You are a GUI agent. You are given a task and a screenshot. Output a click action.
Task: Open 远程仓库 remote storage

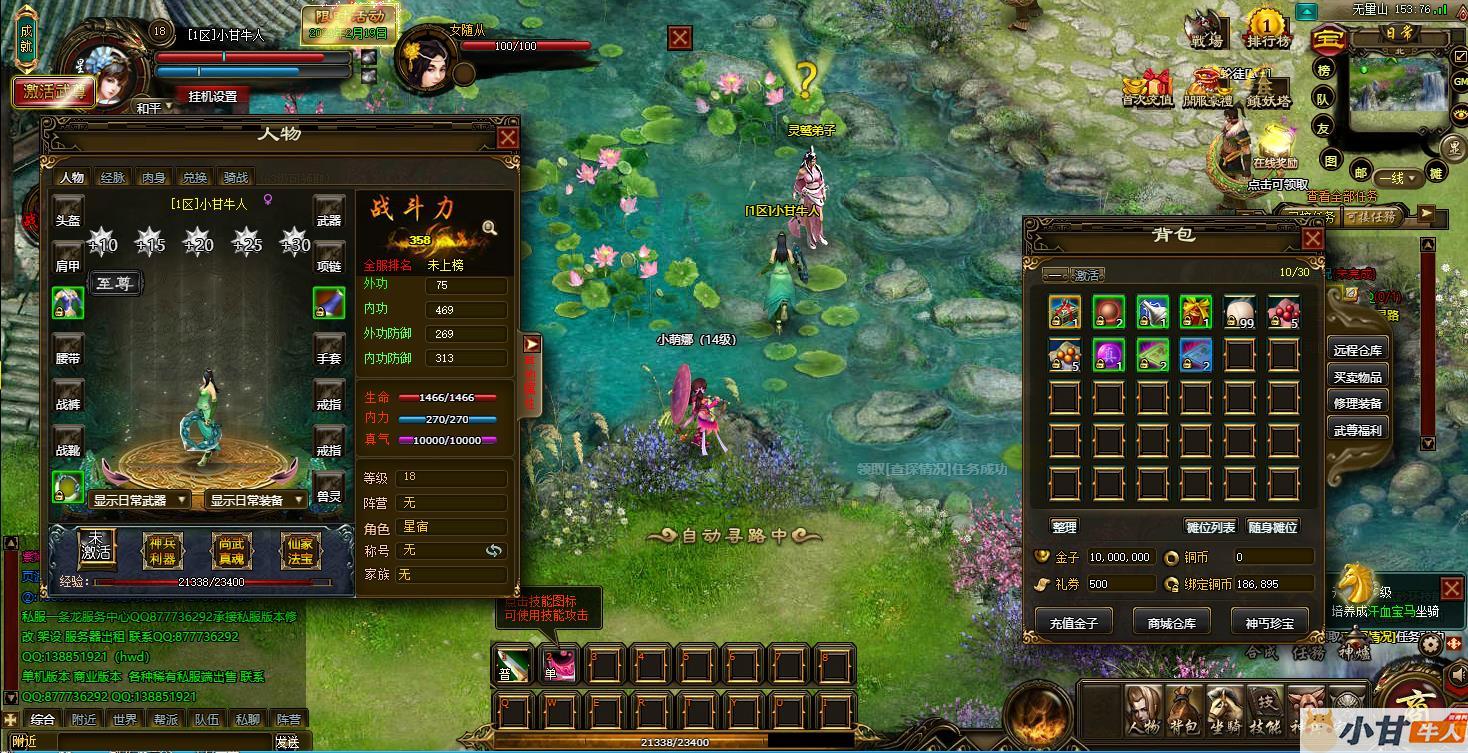pyautogui.click(x=1357, y=350)
